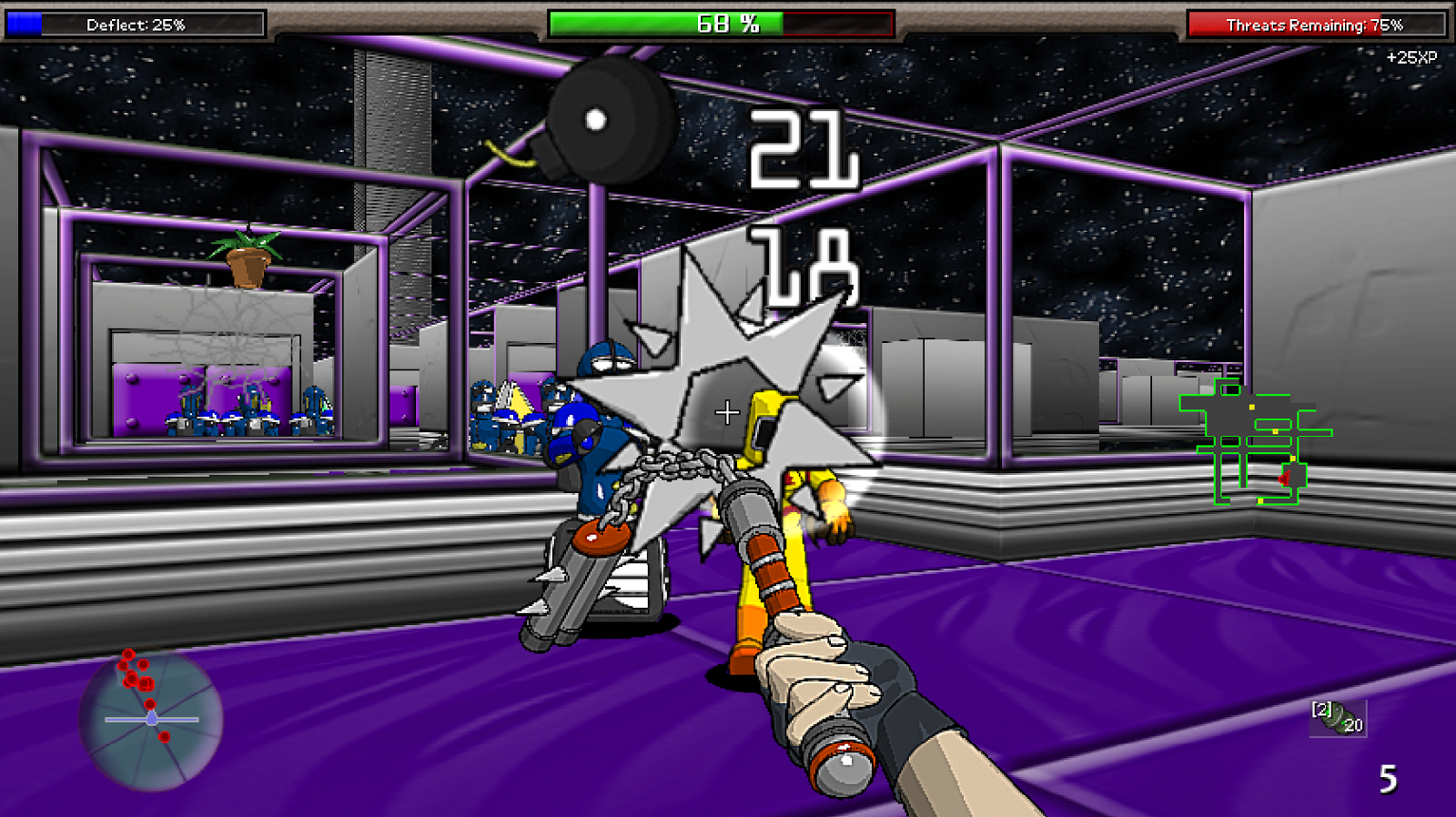1456x817 pixels.
Task: Click the spiked flail weapon head
Action: pos(728,382)
